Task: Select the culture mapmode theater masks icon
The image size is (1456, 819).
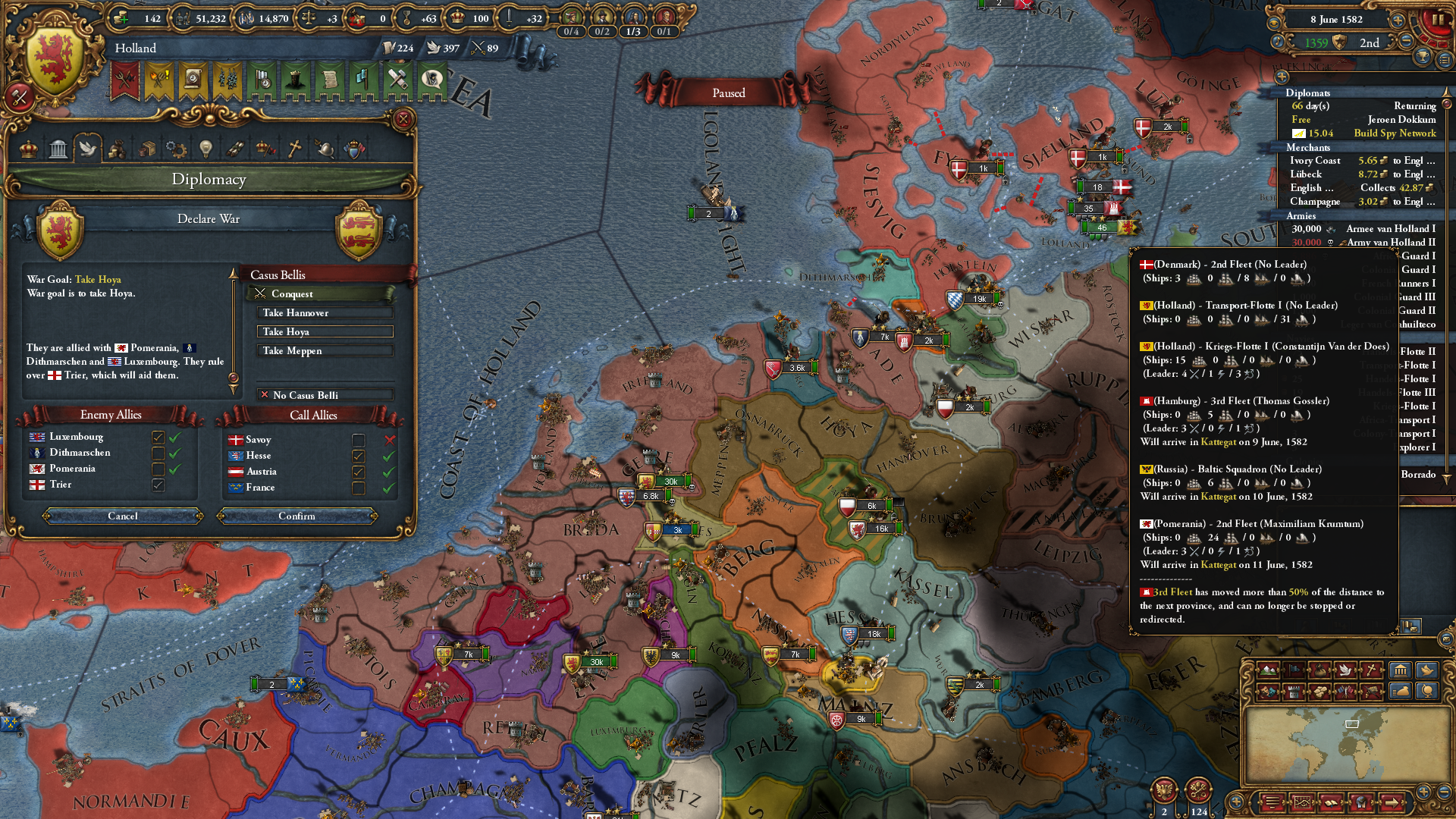Action: 1268,692
